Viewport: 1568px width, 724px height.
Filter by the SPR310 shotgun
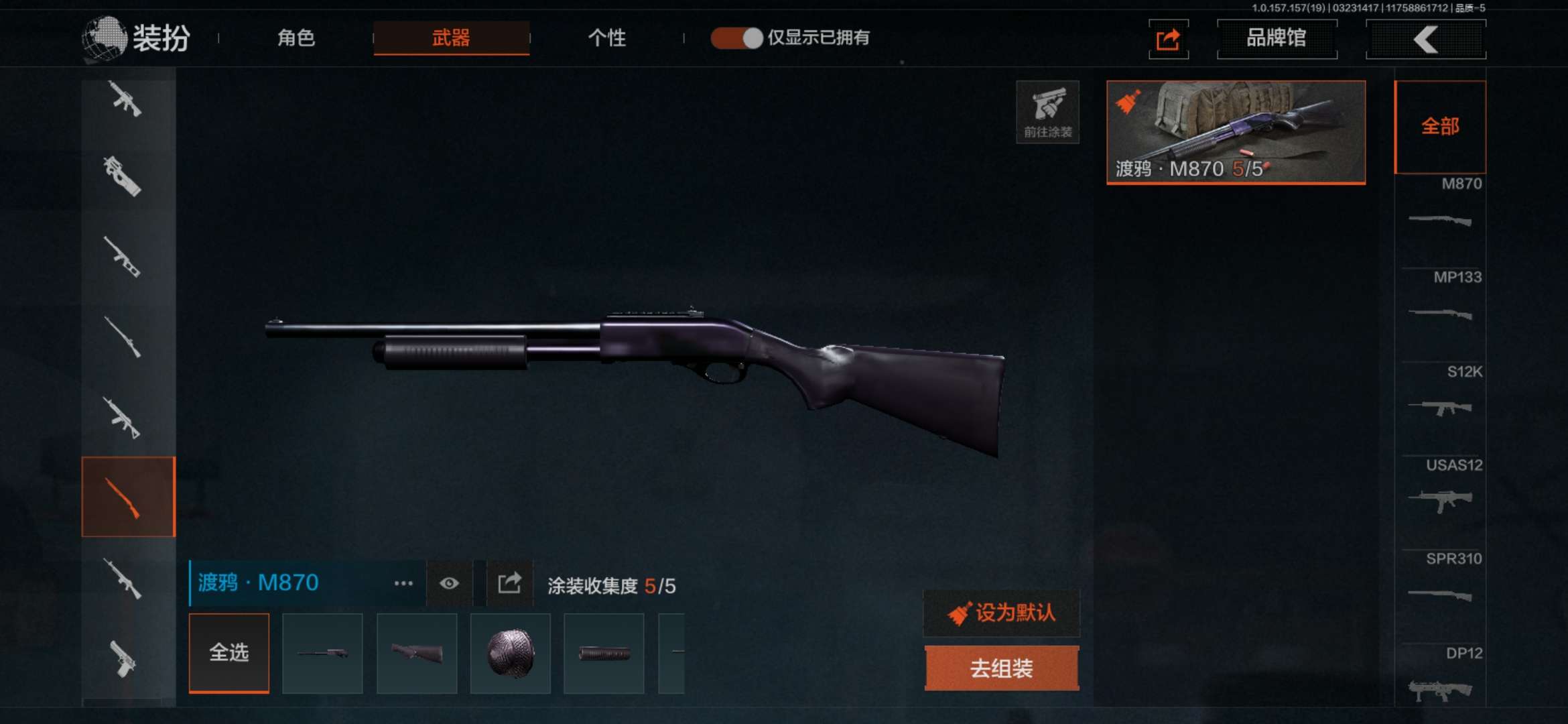tap(1440, 582)
